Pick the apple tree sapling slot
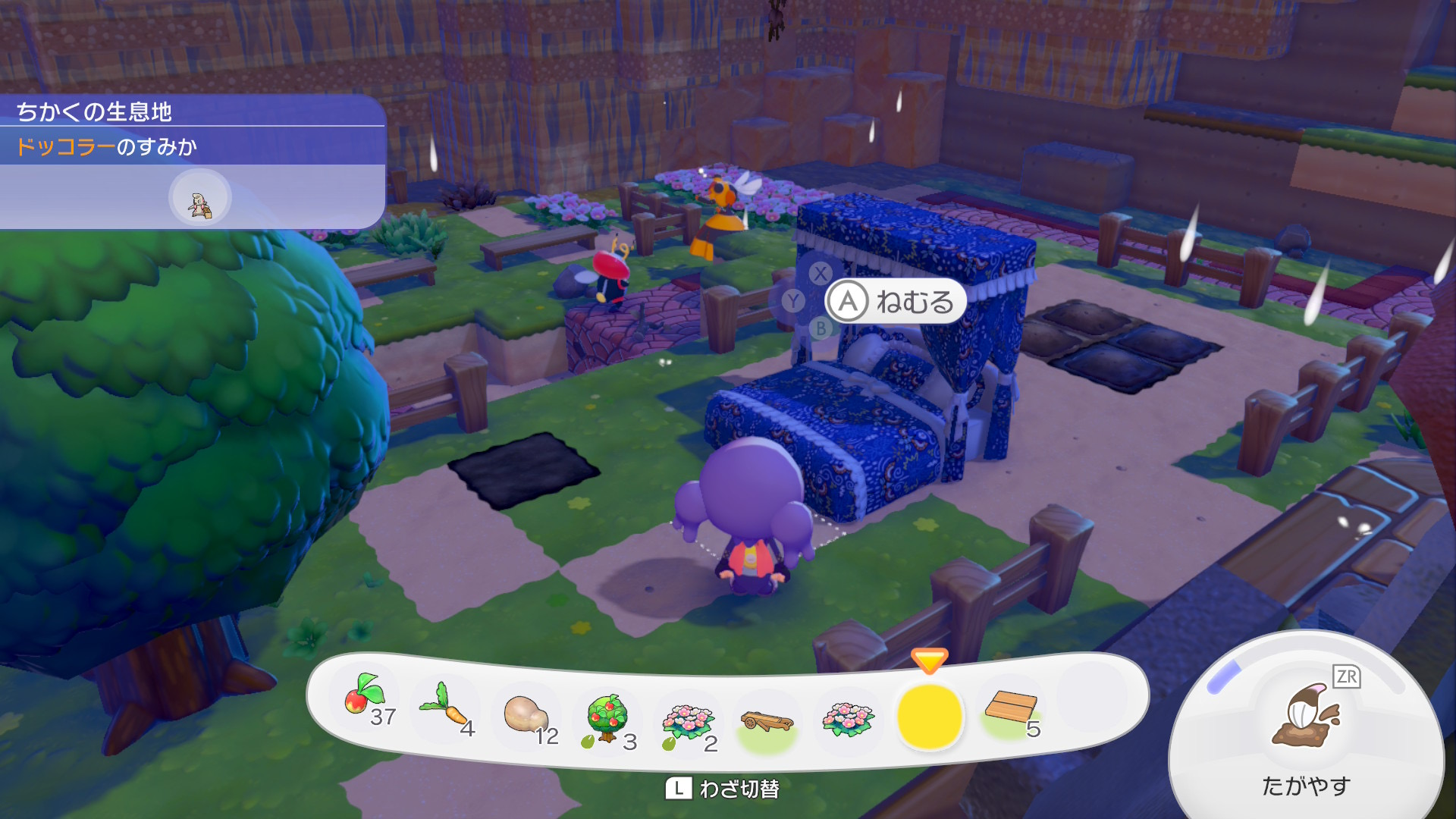The width and height of the screenshot is (1456, 819). [x=609, y=718]
